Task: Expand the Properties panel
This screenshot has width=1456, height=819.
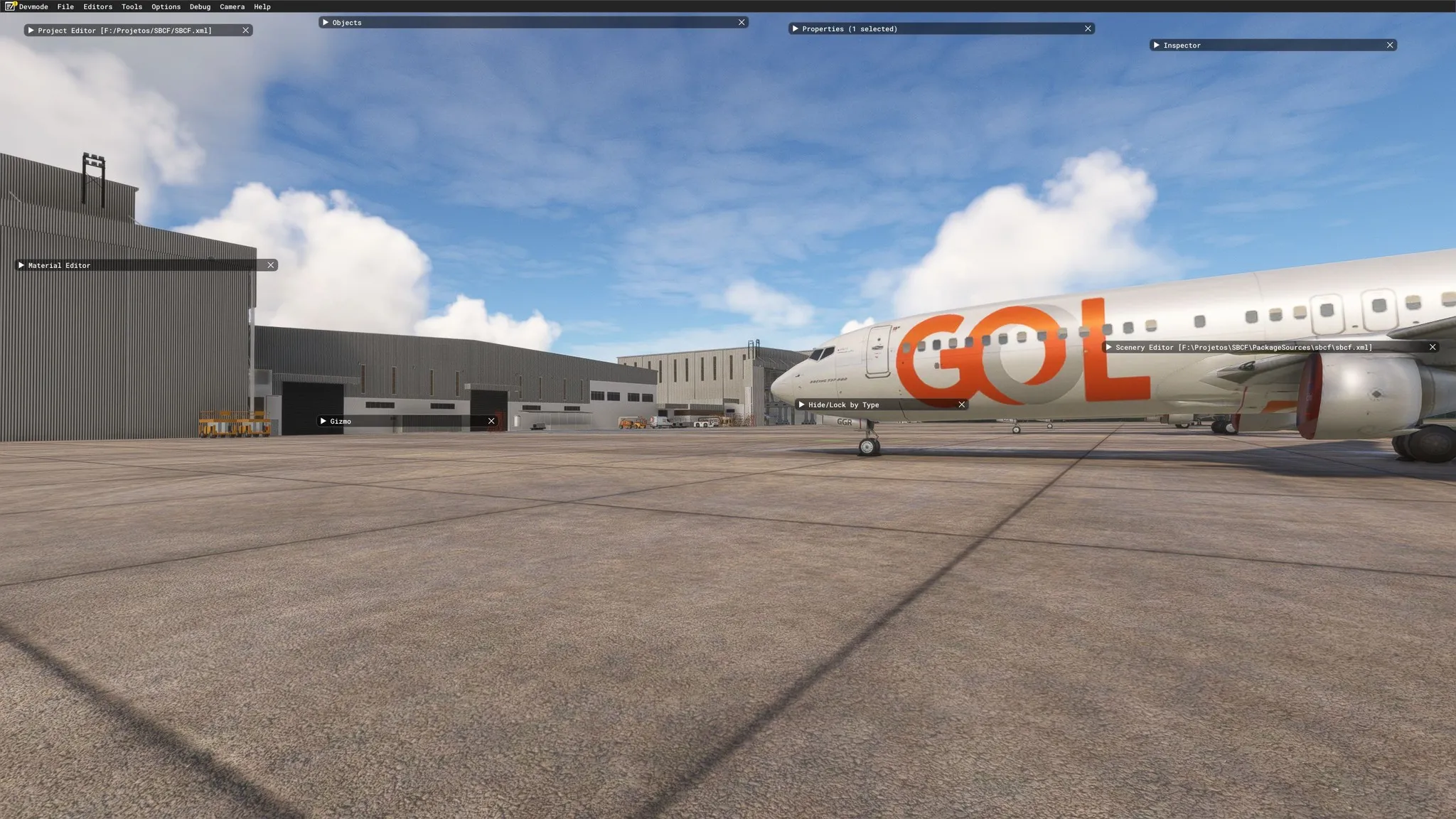Action: tap(795, 29)
